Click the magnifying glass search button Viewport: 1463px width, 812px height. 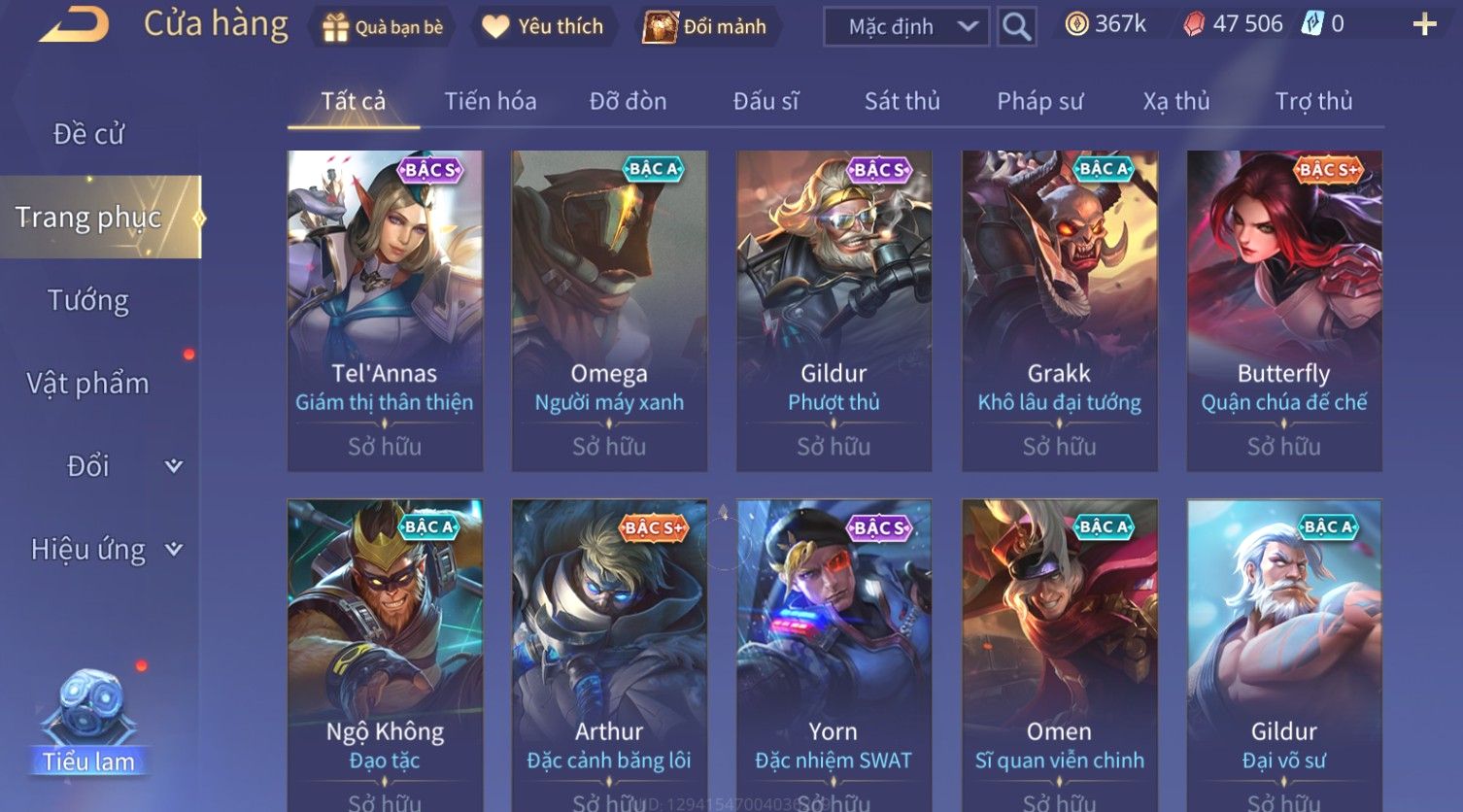(x=1016, y=27)
